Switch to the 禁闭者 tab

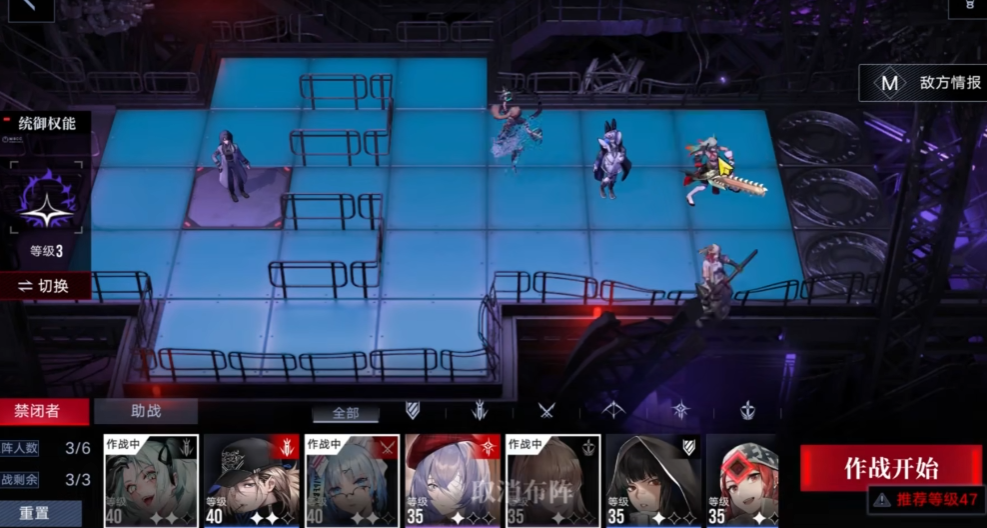[x=37, y=411]
